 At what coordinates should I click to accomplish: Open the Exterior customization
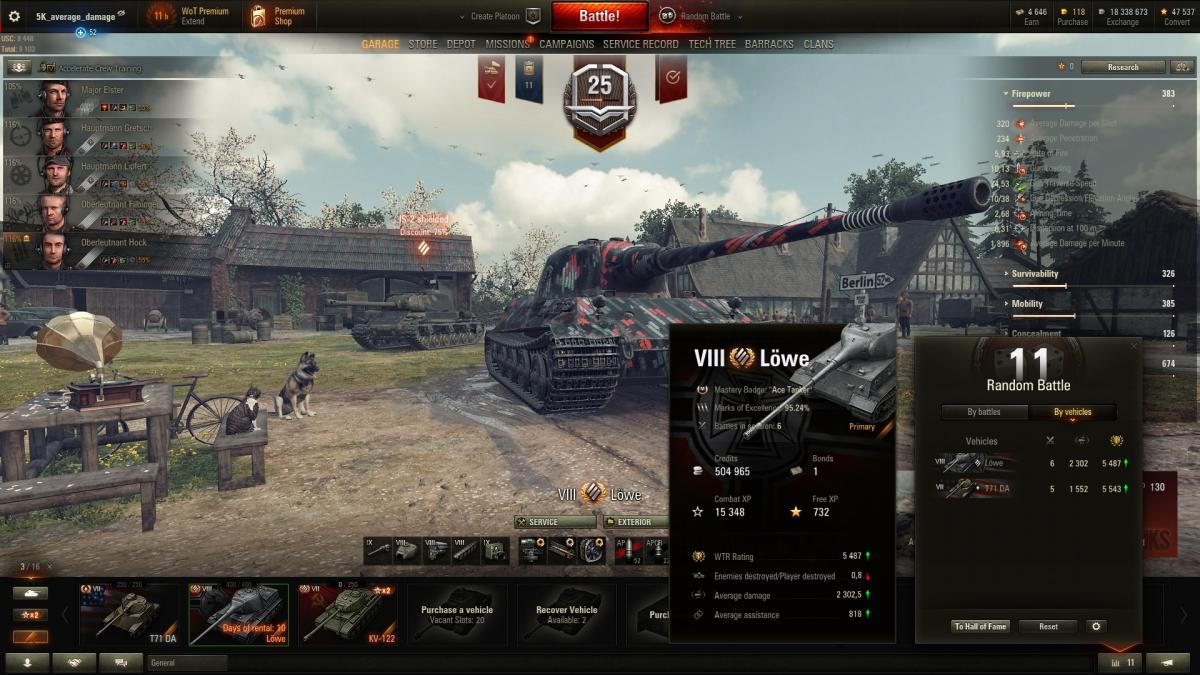click(632, 522)
